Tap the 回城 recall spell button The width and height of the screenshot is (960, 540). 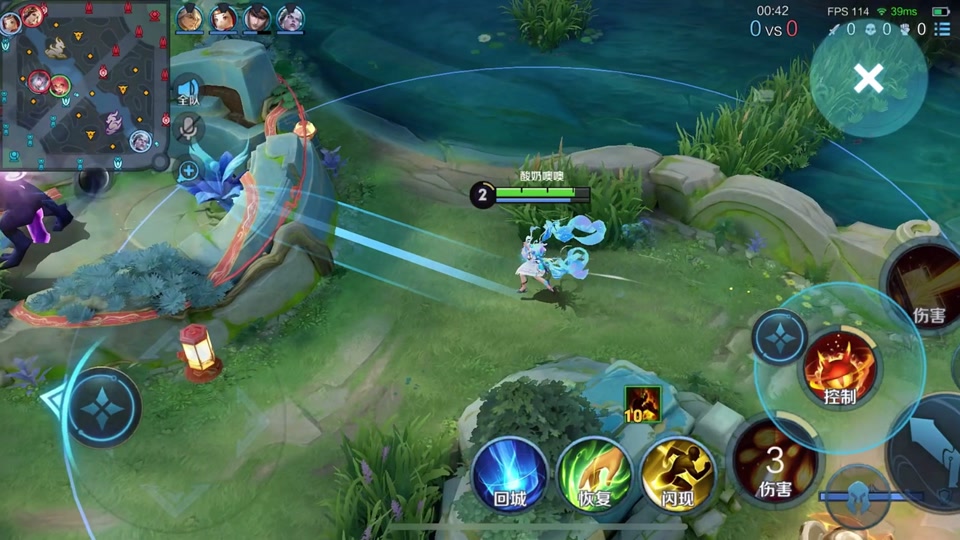(510, 473)
